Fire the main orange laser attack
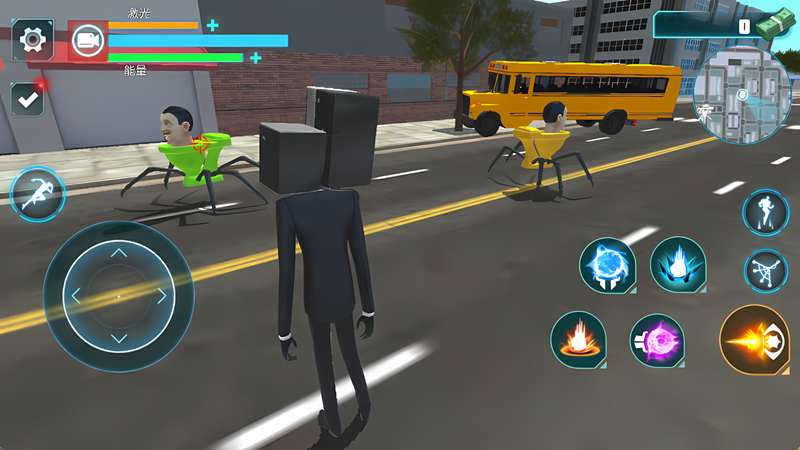Viewport: 800px width, 450px height. coord(754,340)
